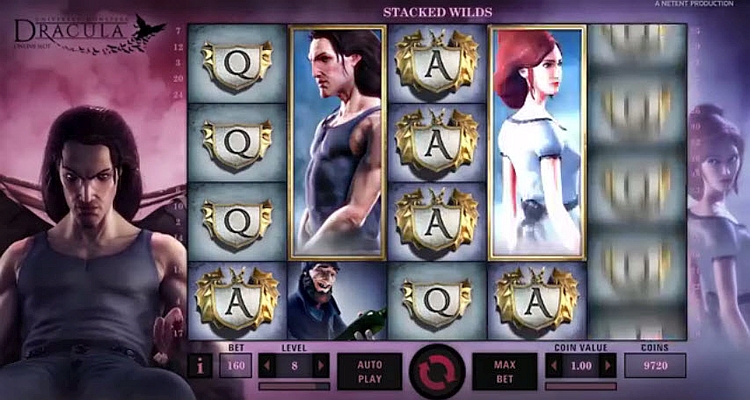Raise the coin value

tap(609, 365)
